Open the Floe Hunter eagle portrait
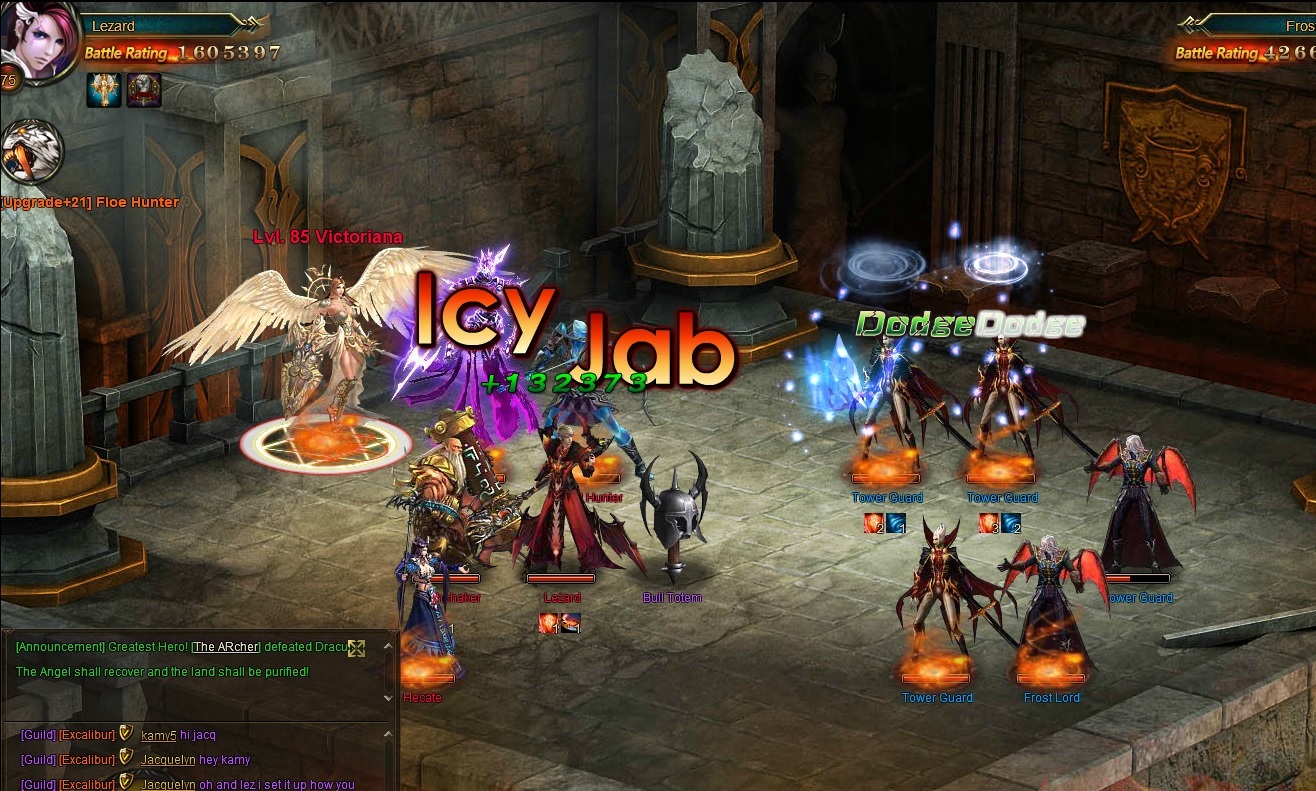 31,152
